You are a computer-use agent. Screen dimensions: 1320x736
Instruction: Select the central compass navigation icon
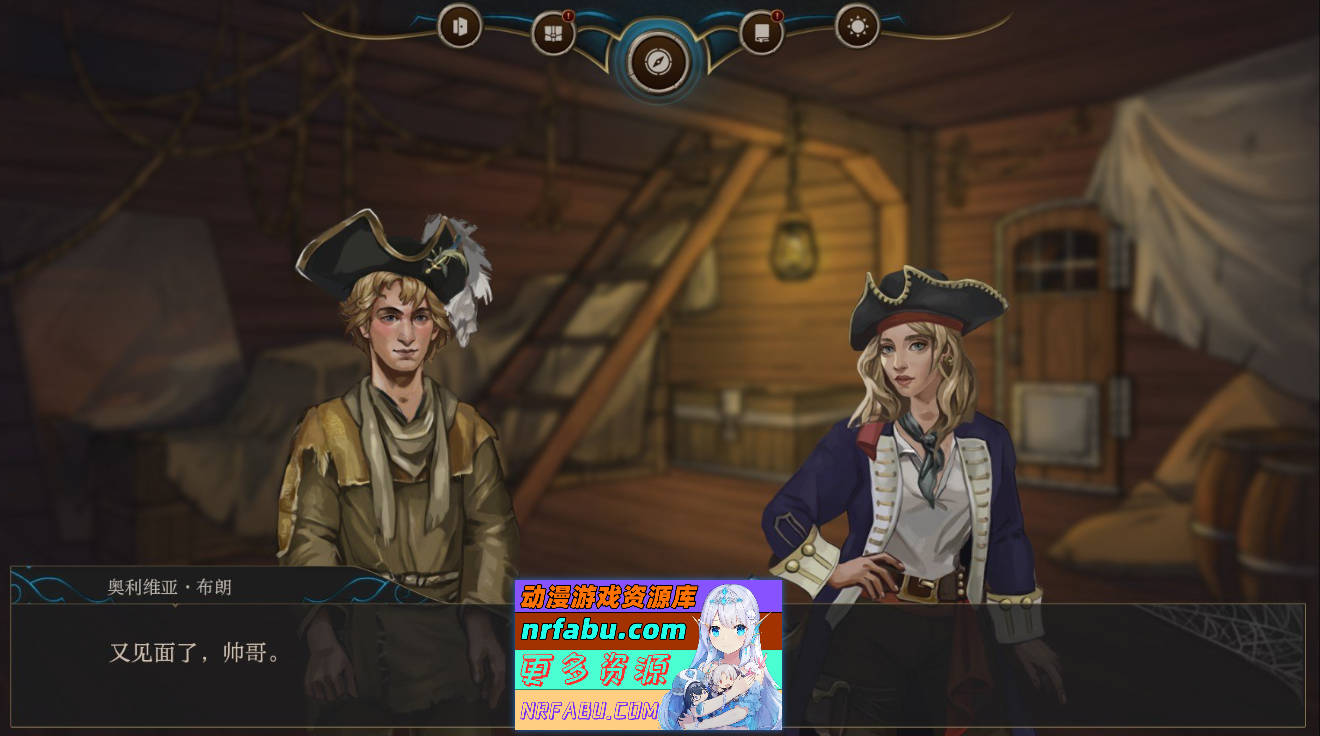[x=657, y=61]
